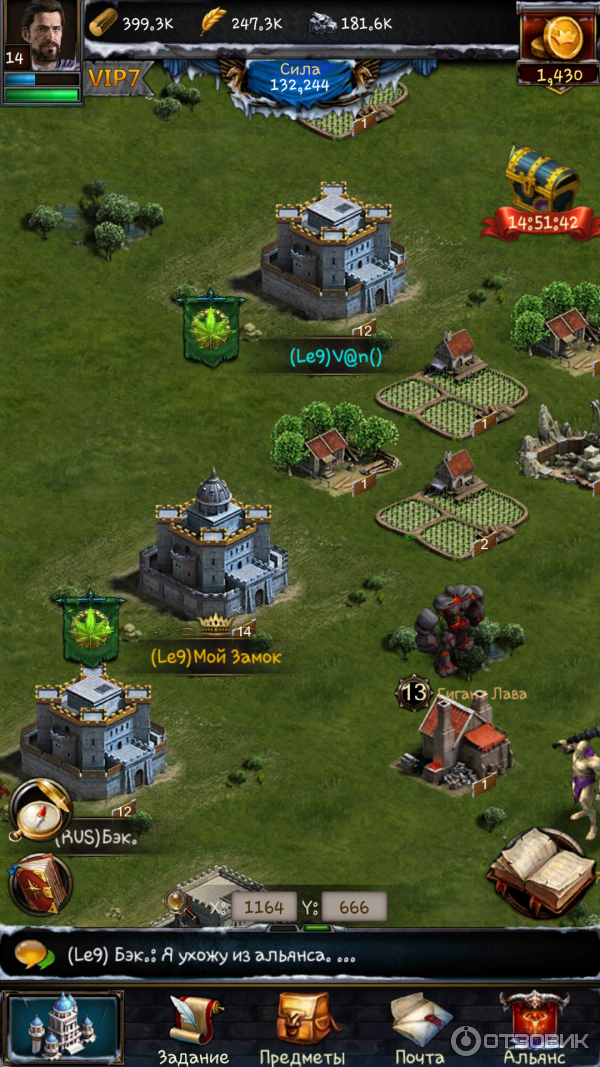Select the (Le9)Мой Замок castle label
The image size is (600, 1067).
point(216,657)
